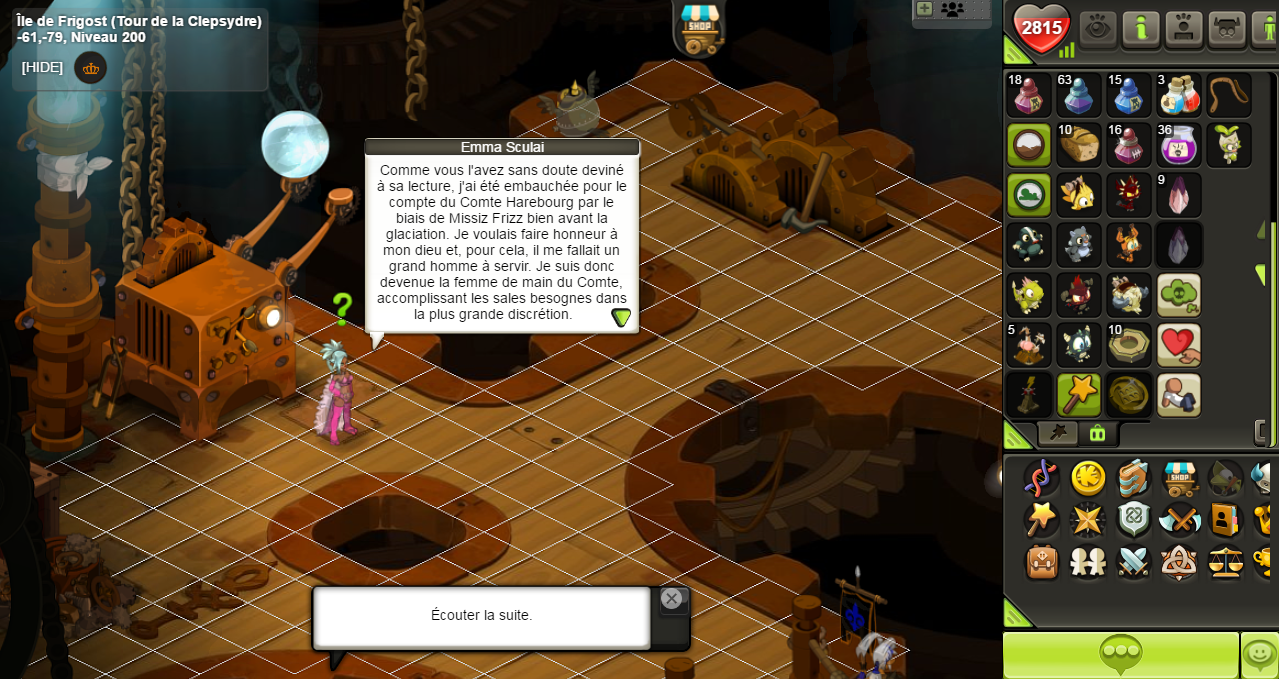Open the shop stall icon in menu grid

click(x=1180, y=478)
